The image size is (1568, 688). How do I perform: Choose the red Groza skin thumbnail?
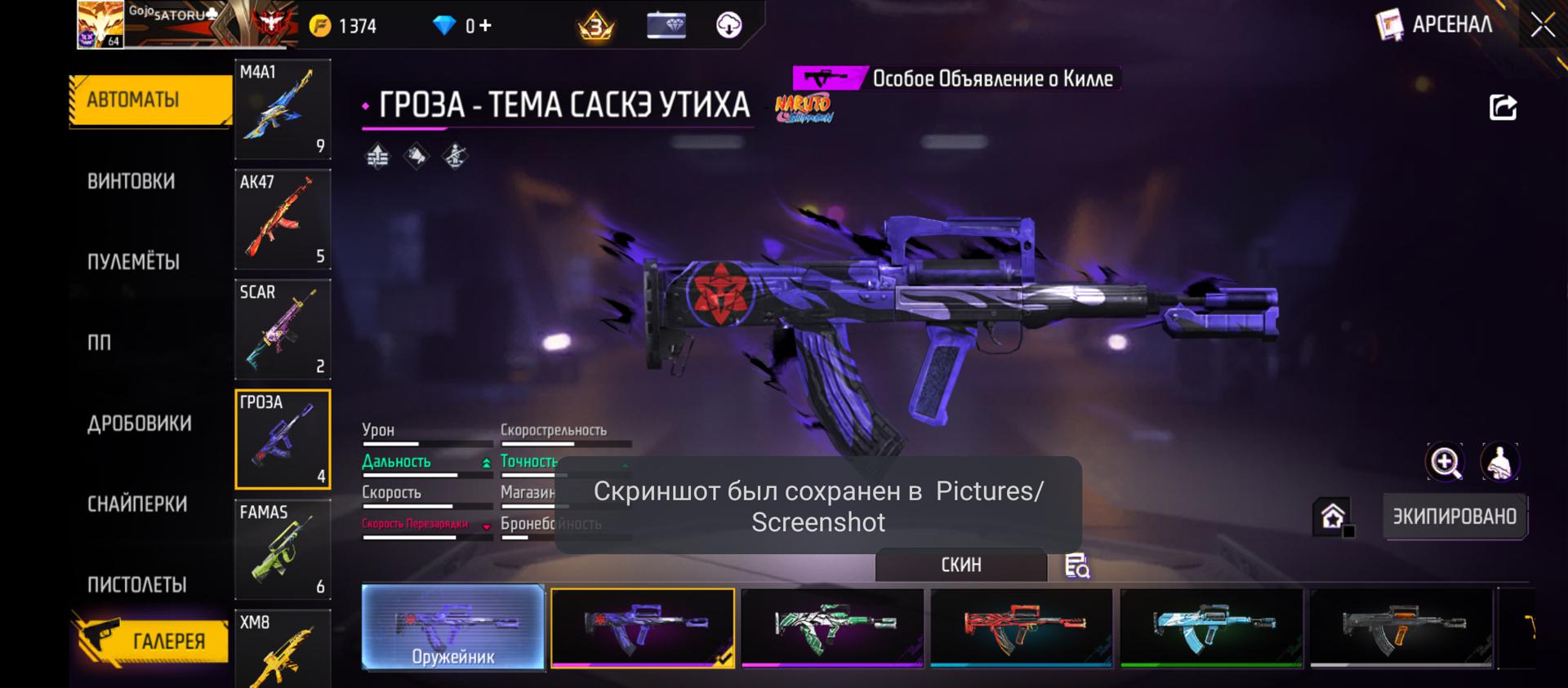pos(1022,627)
